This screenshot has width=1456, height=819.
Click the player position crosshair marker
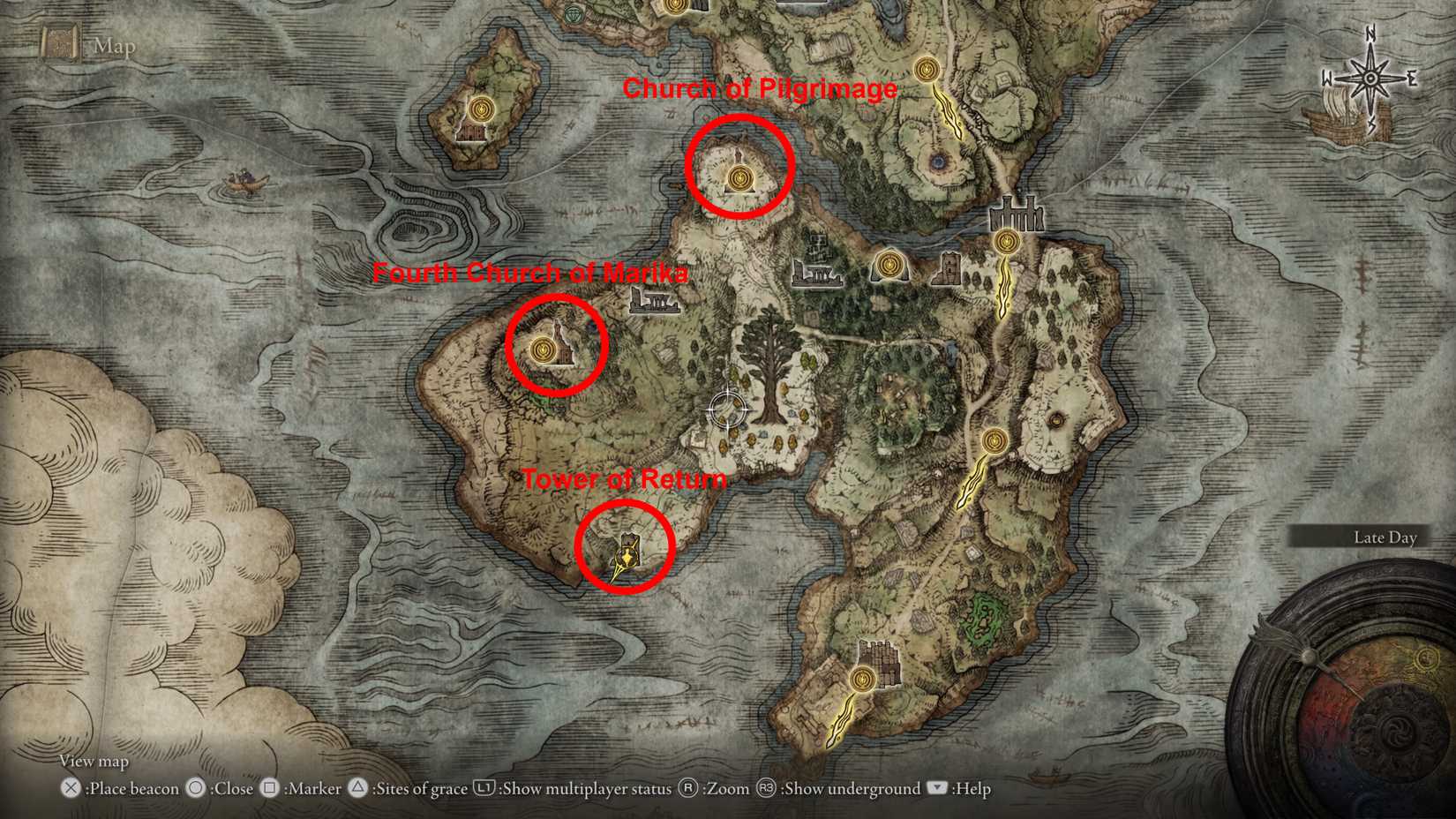pyautogui.click(x=727, y=409)
